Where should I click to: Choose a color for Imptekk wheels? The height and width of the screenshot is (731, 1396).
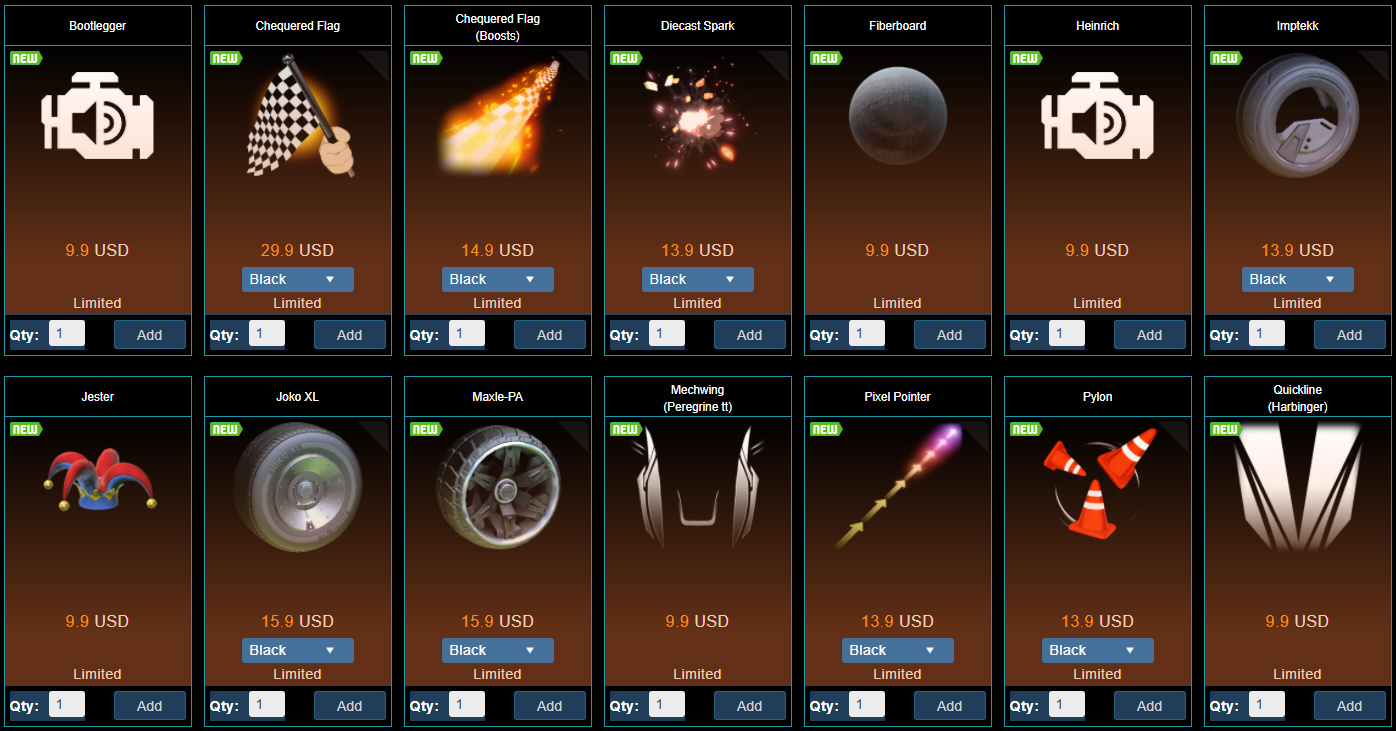[1297, 280]
